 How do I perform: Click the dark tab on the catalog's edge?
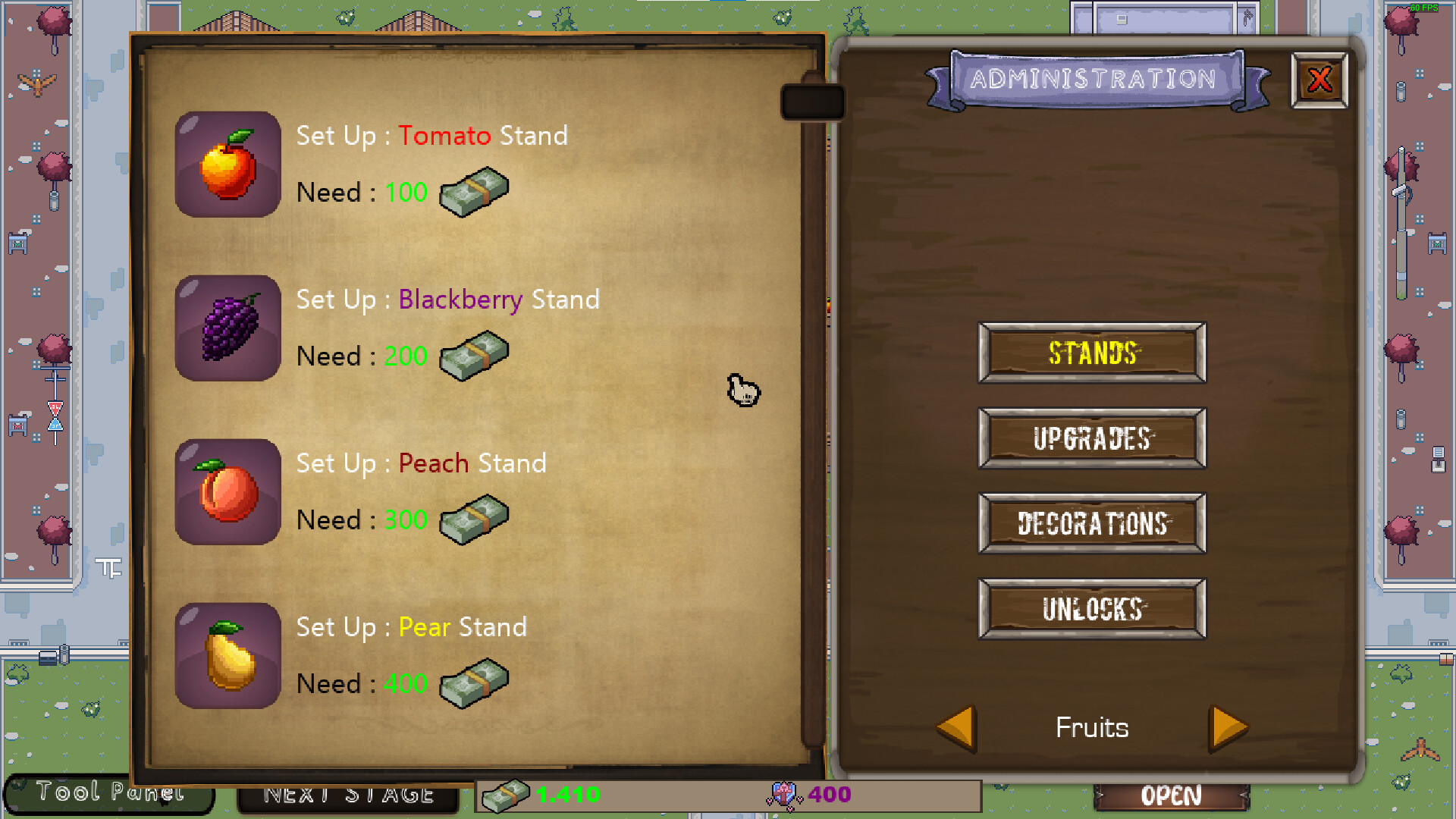coord(812,101)
